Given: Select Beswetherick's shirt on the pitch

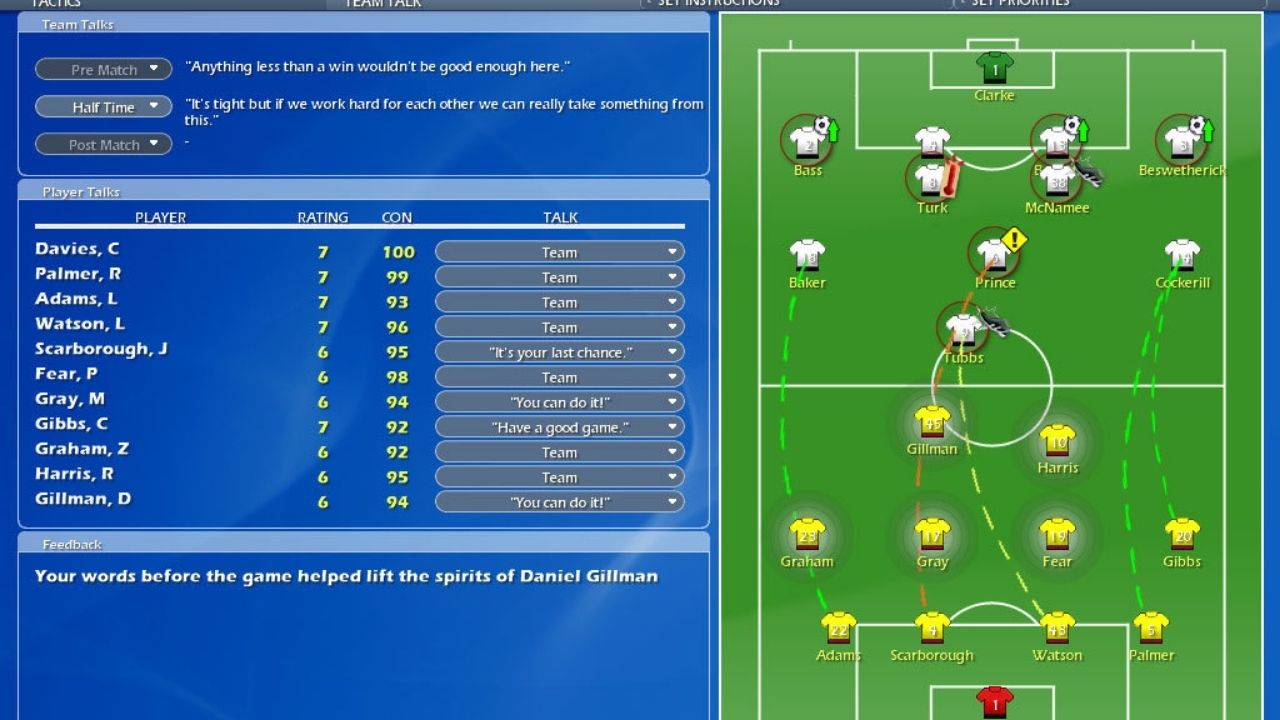Looking at the screenshot, I should point(1182,143).
